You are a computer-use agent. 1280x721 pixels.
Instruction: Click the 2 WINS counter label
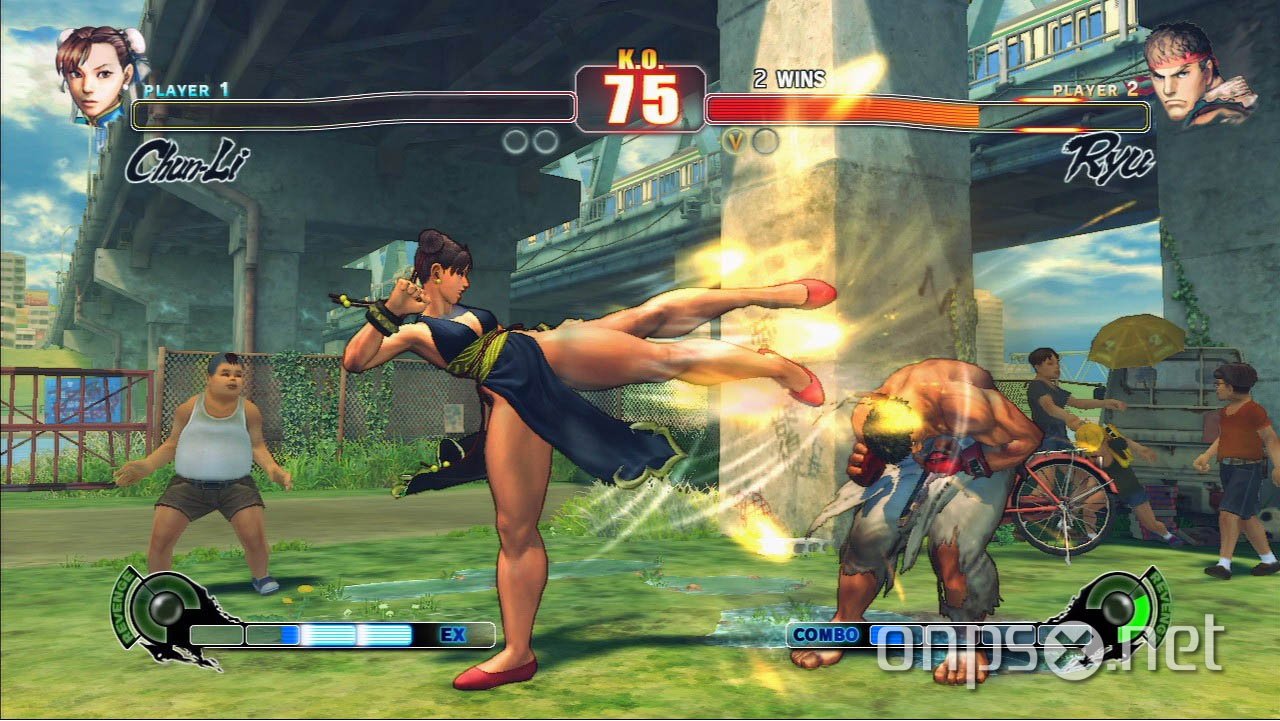coord(787,80)
